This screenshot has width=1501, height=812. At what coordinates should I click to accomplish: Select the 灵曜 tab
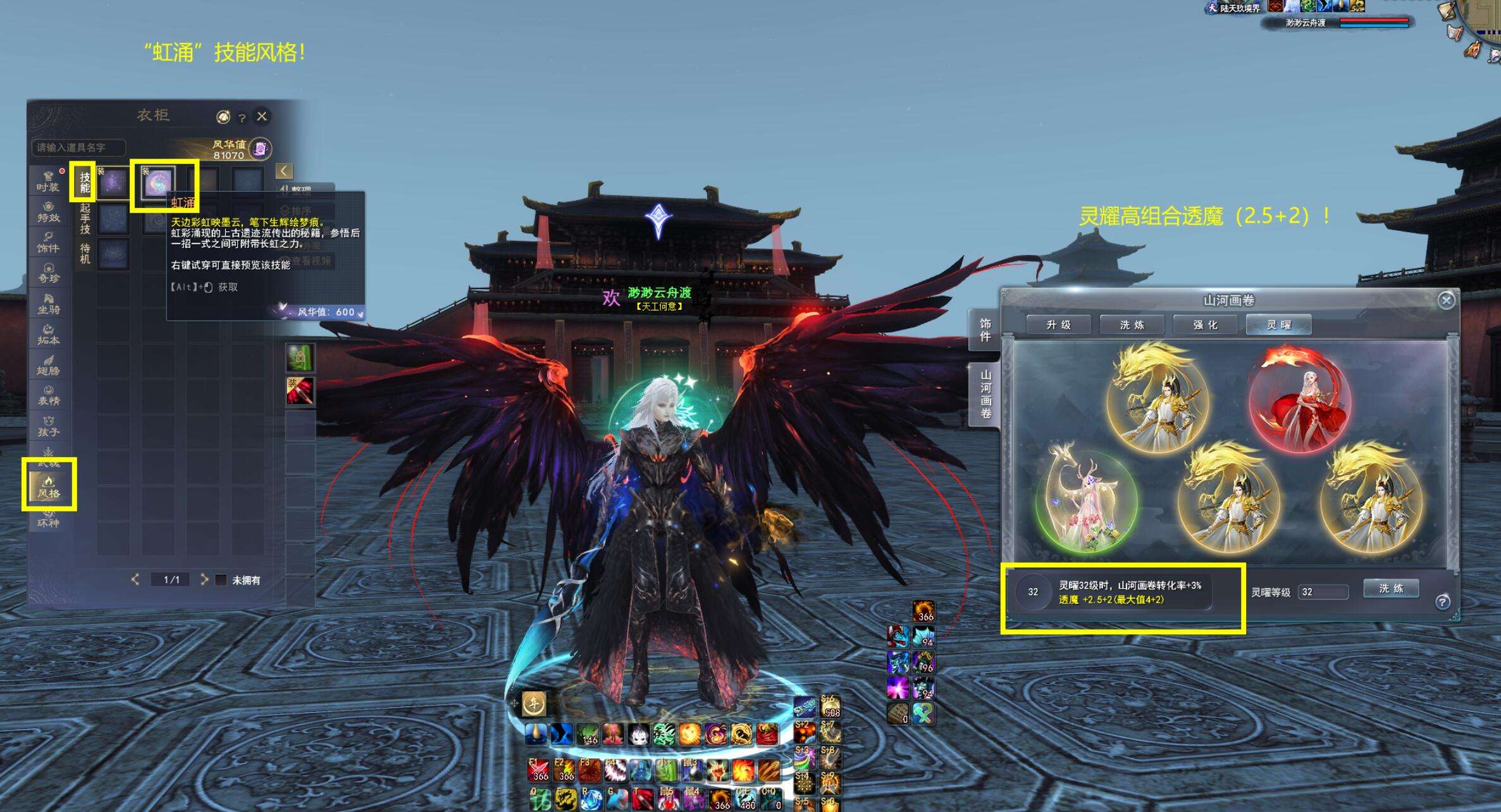point(1278,325)
